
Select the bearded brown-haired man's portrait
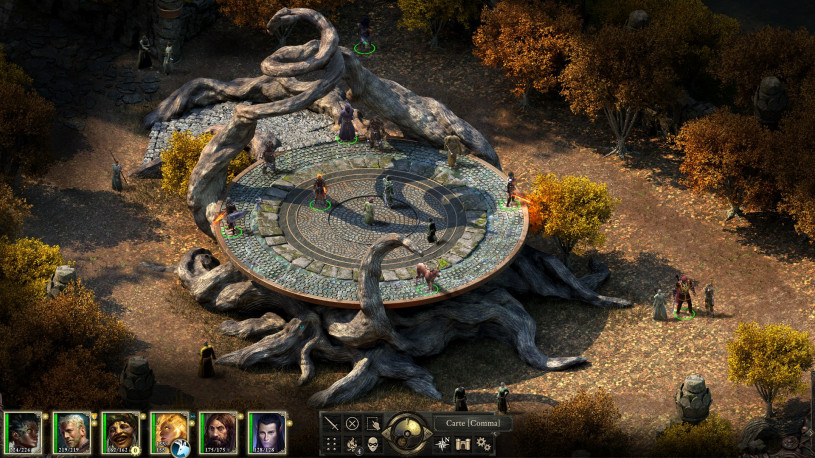pyautogui.click(x=218, y=432)
